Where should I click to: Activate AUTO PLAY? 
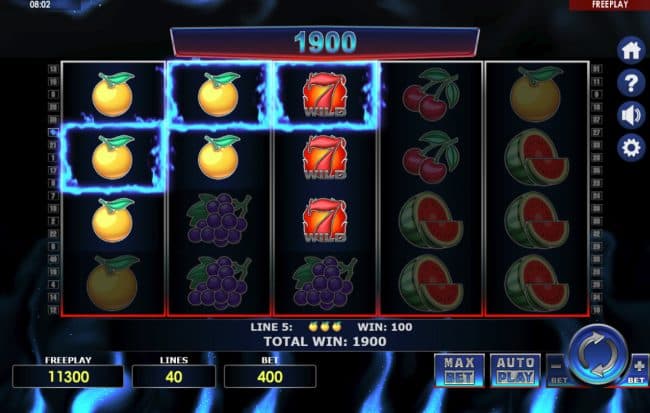tap(516, 370)
